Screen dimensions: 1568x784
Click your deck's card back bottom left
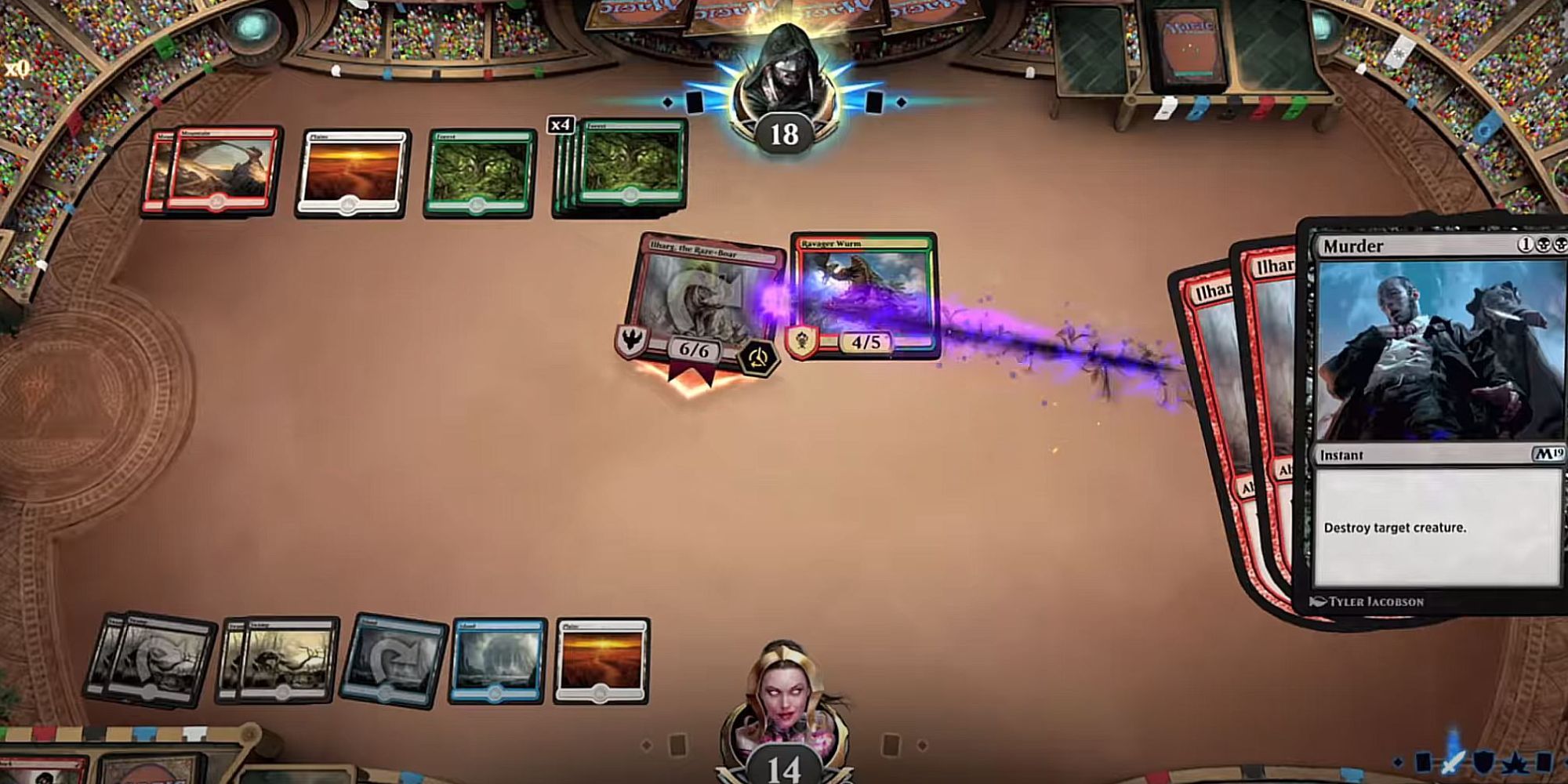149,772
